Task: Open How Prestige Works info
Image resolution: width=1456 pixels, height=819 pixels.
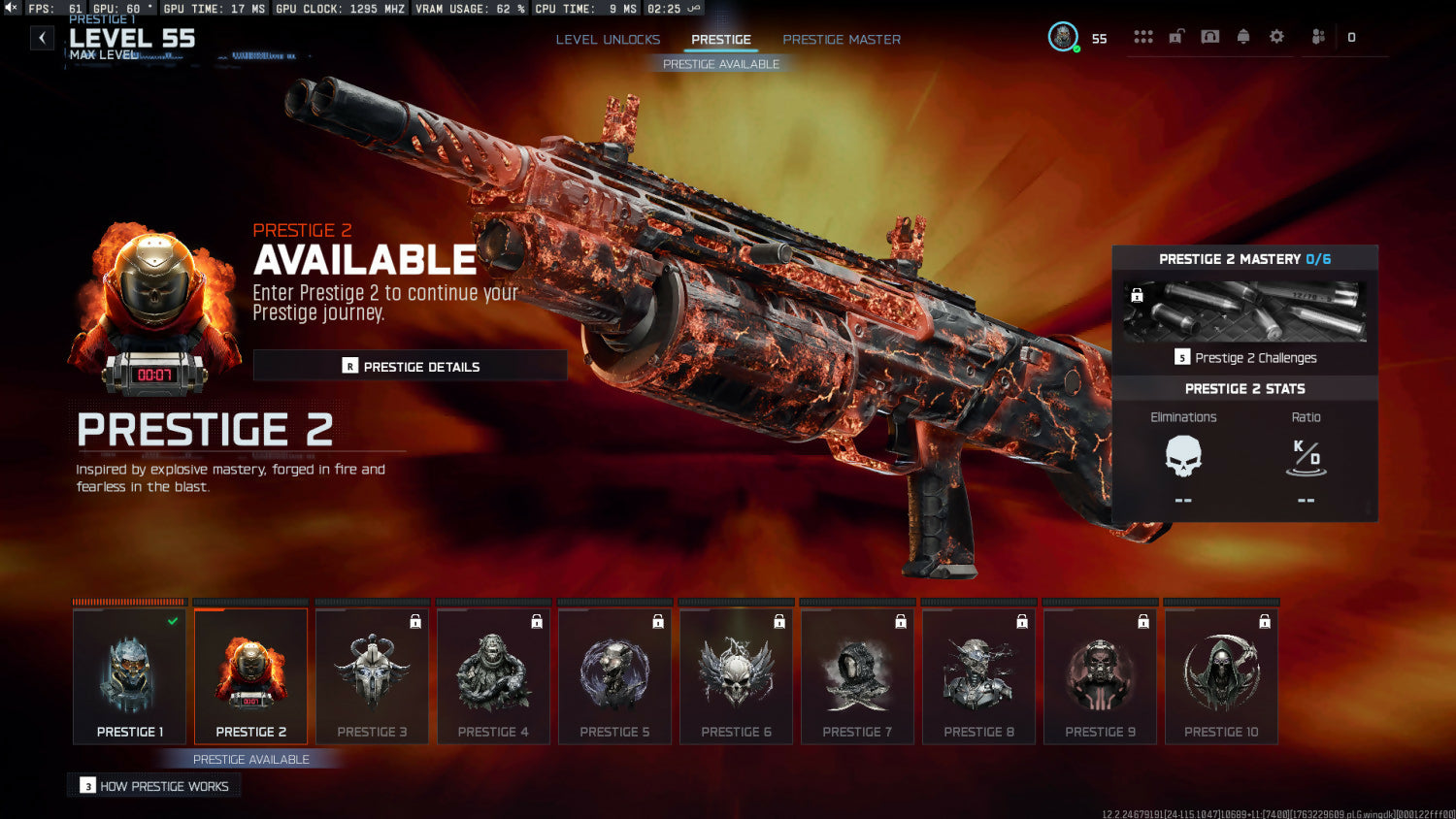Action: (x=155, y=786)
